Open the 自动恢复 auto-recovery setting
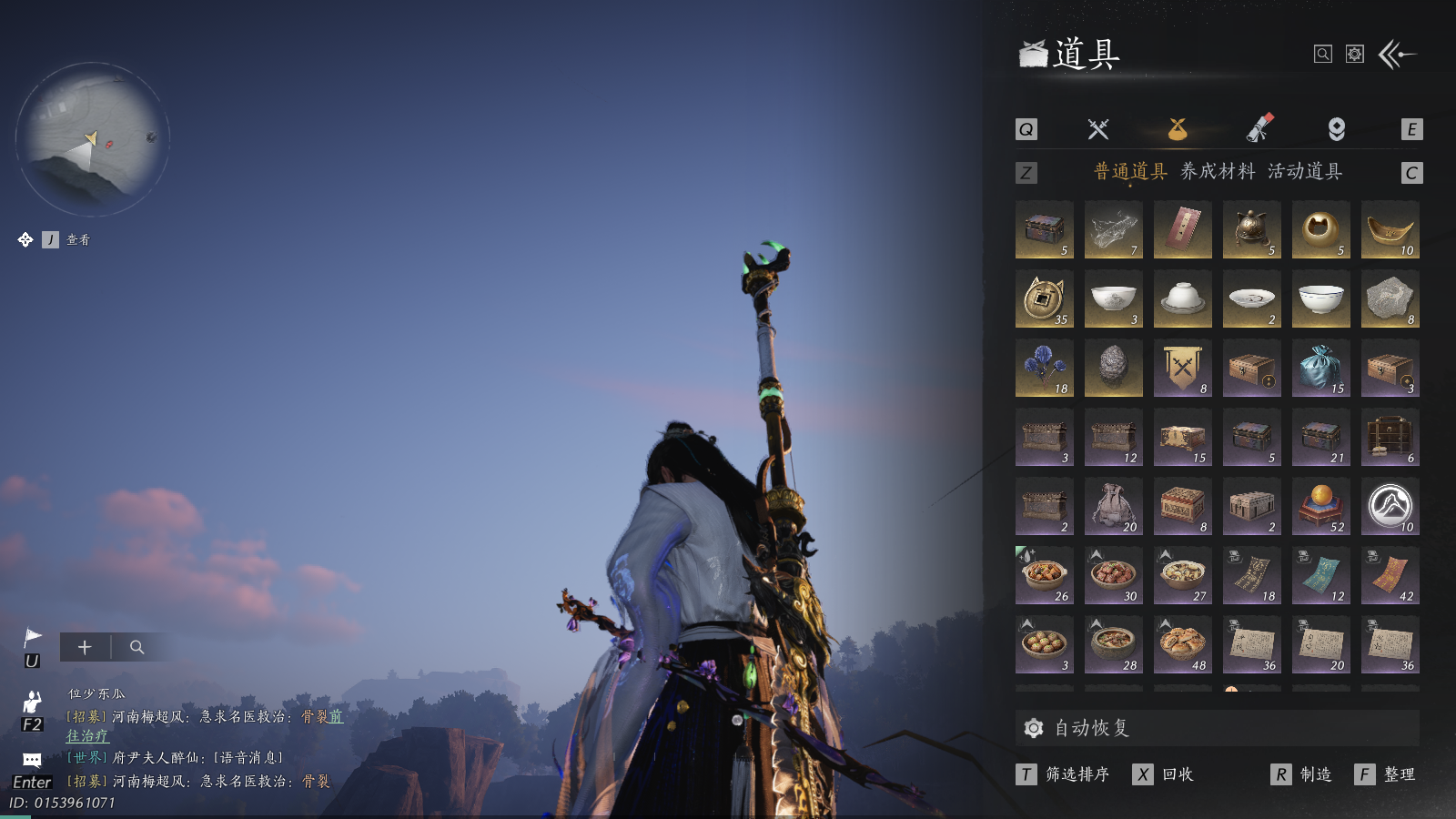1456x819 pixels. tap(1092, 728)
